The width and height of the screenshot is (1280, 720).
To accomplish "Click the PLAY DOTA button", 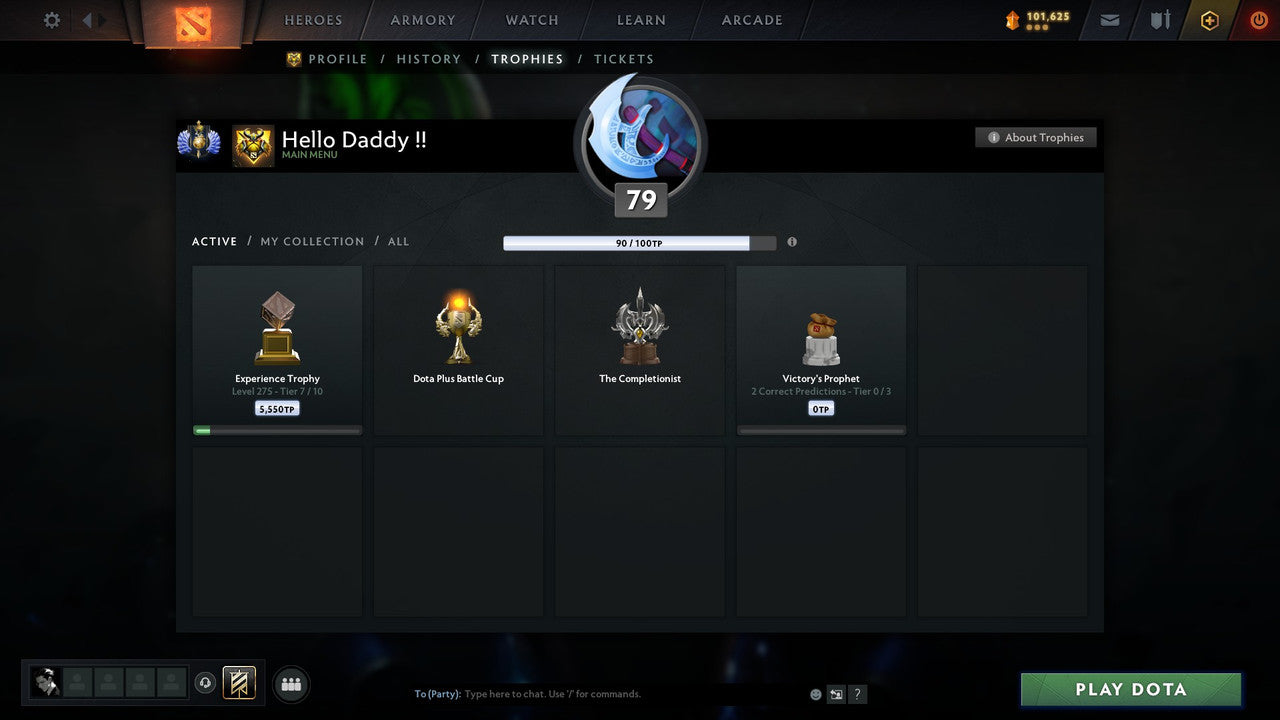I will pos(1130,689).
